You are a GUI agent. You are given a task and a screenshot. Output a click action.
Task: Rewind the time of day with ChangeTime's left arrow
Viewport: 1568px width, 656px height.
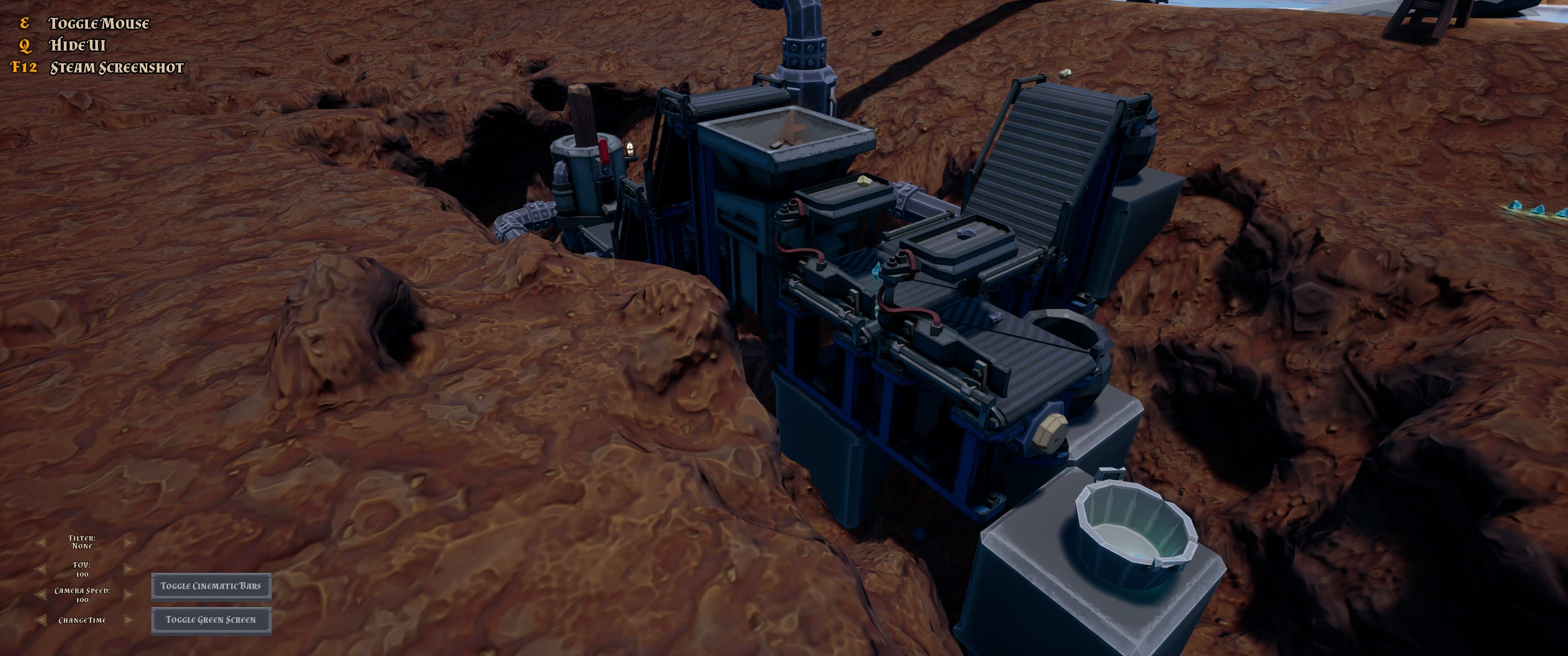41,620
